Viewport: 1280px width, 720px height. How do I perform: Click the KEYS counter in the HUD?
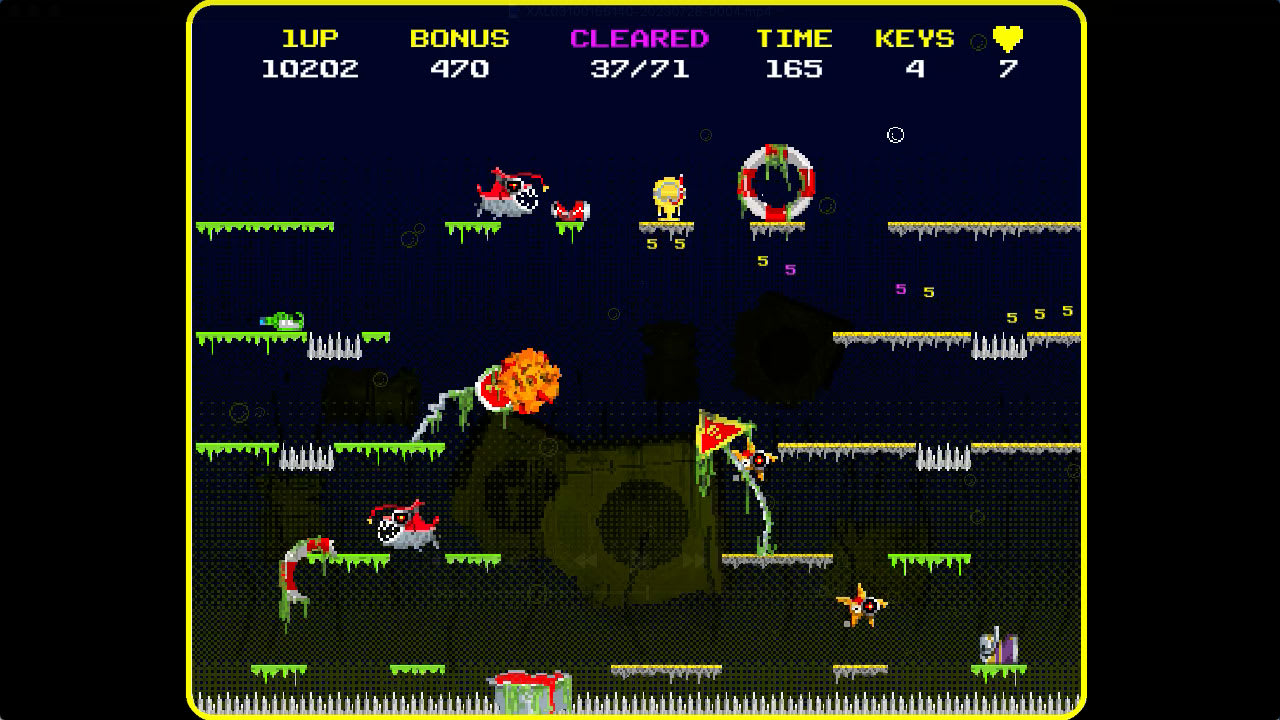915,70
